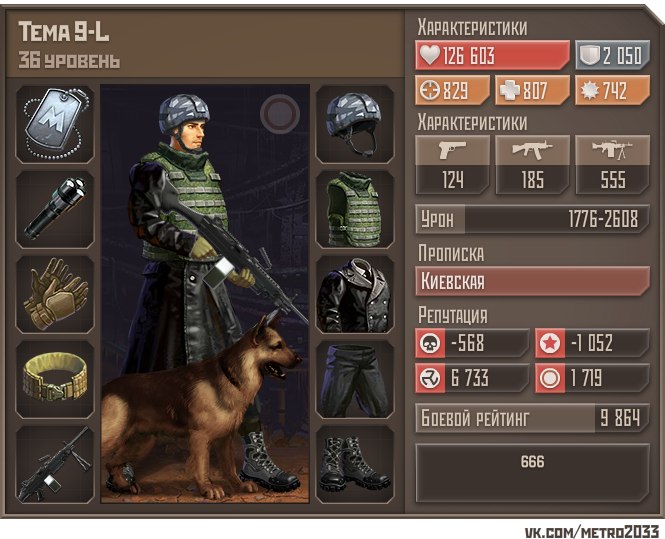Click the Киевская station field
This screenshot has height=539, width=665.
click(x=532, y=282)
